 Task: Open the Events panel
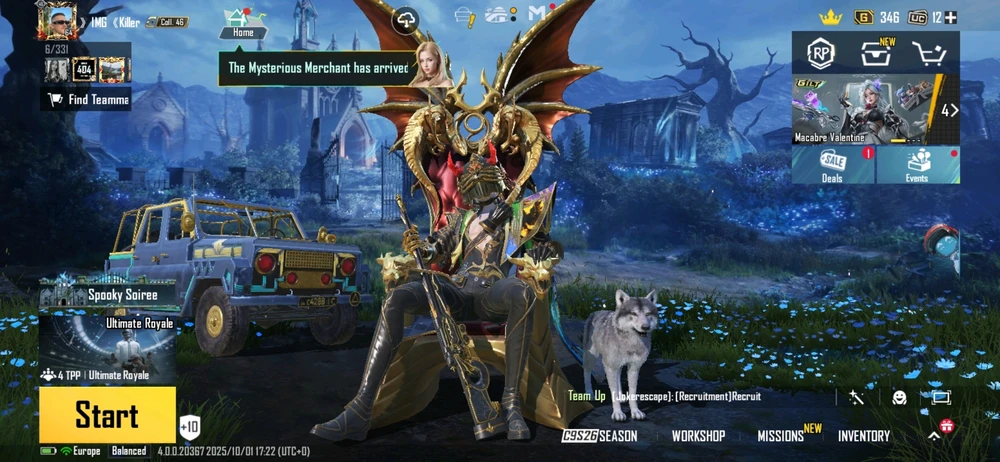918,165
